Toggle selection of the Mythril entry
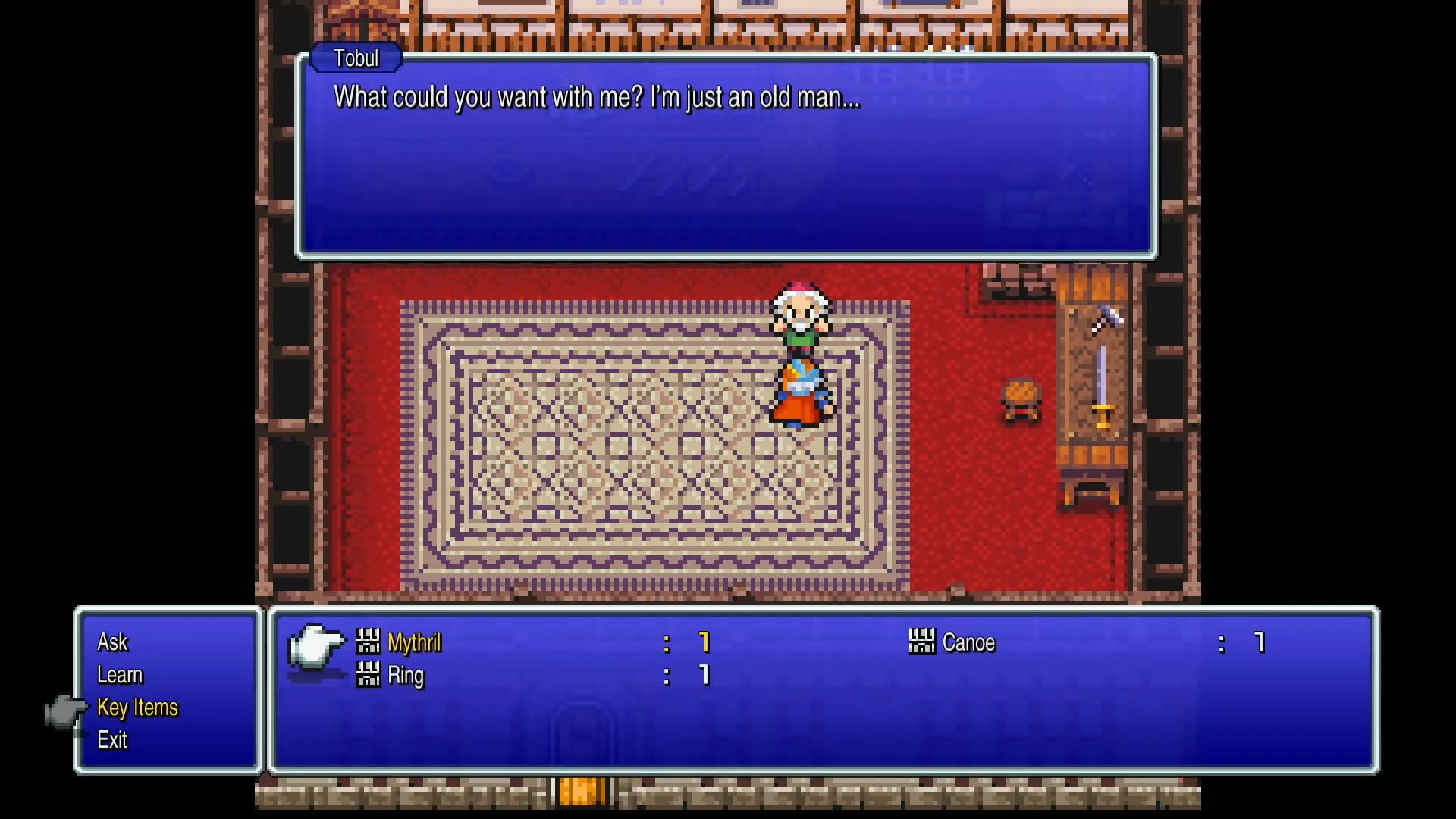This screenshot has height=819, width=1456. click(x=415, y=642)
